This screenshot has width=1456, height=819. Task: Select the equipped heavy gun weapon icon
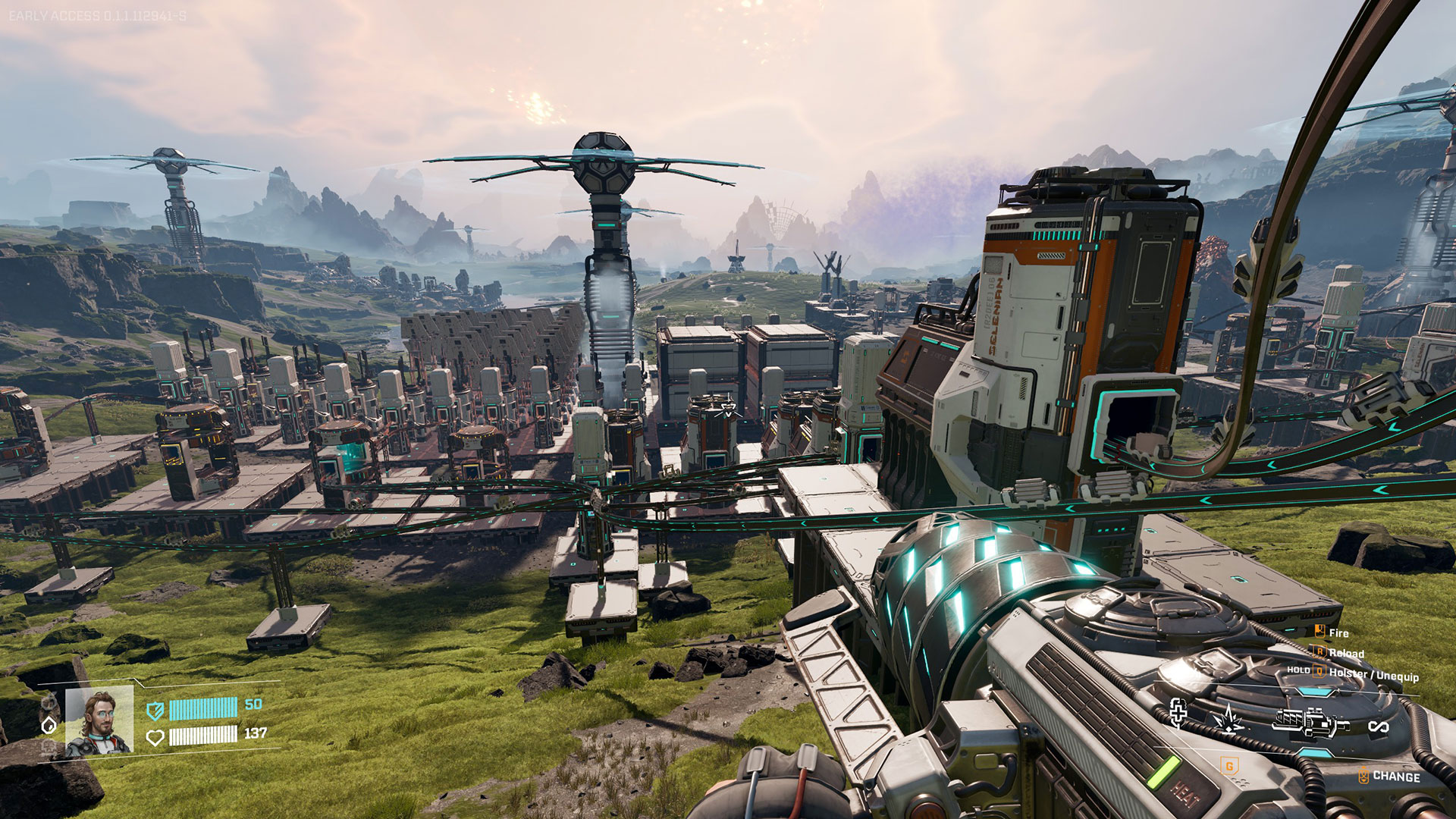[1310, 723]
